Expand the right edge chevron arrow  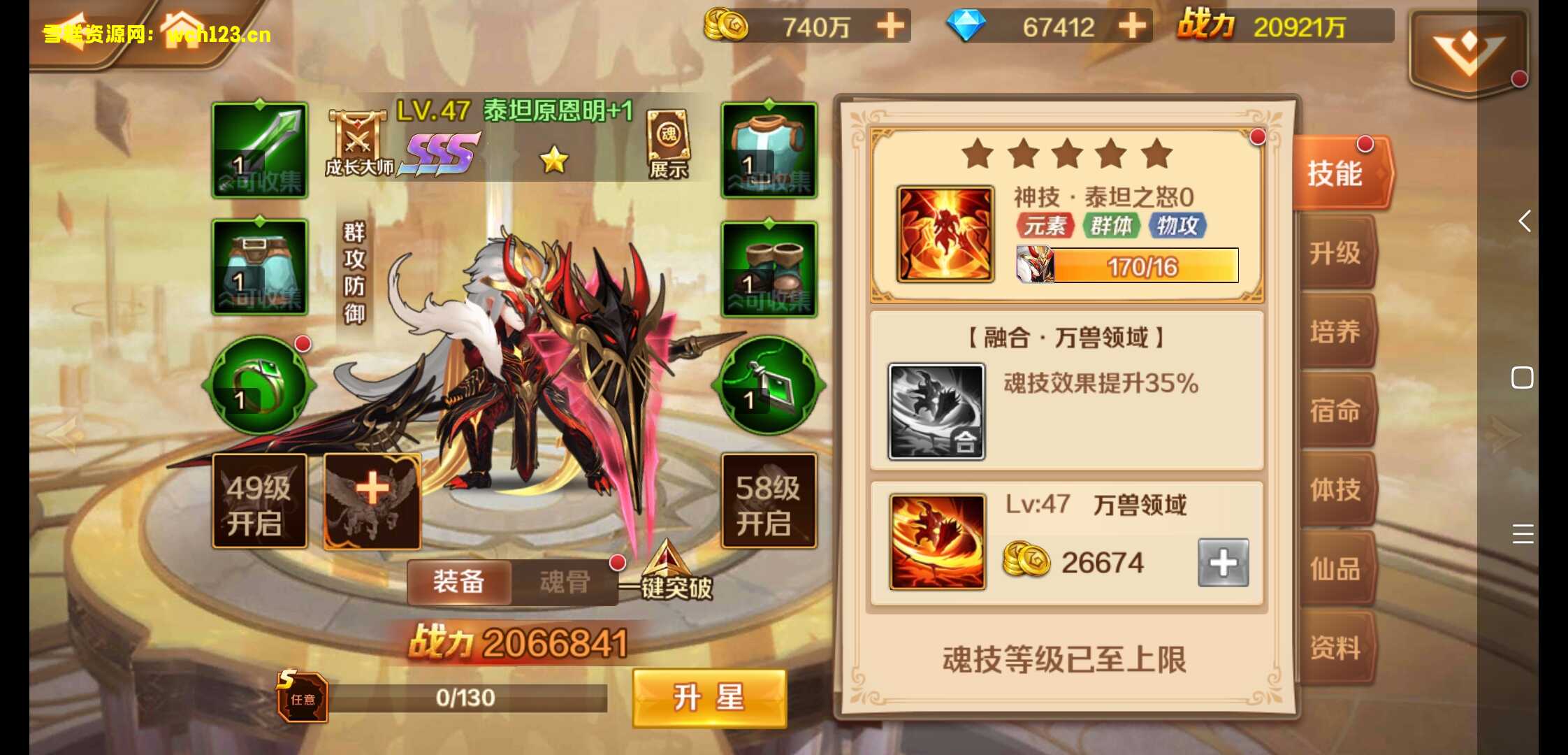tap(1523, 222)
